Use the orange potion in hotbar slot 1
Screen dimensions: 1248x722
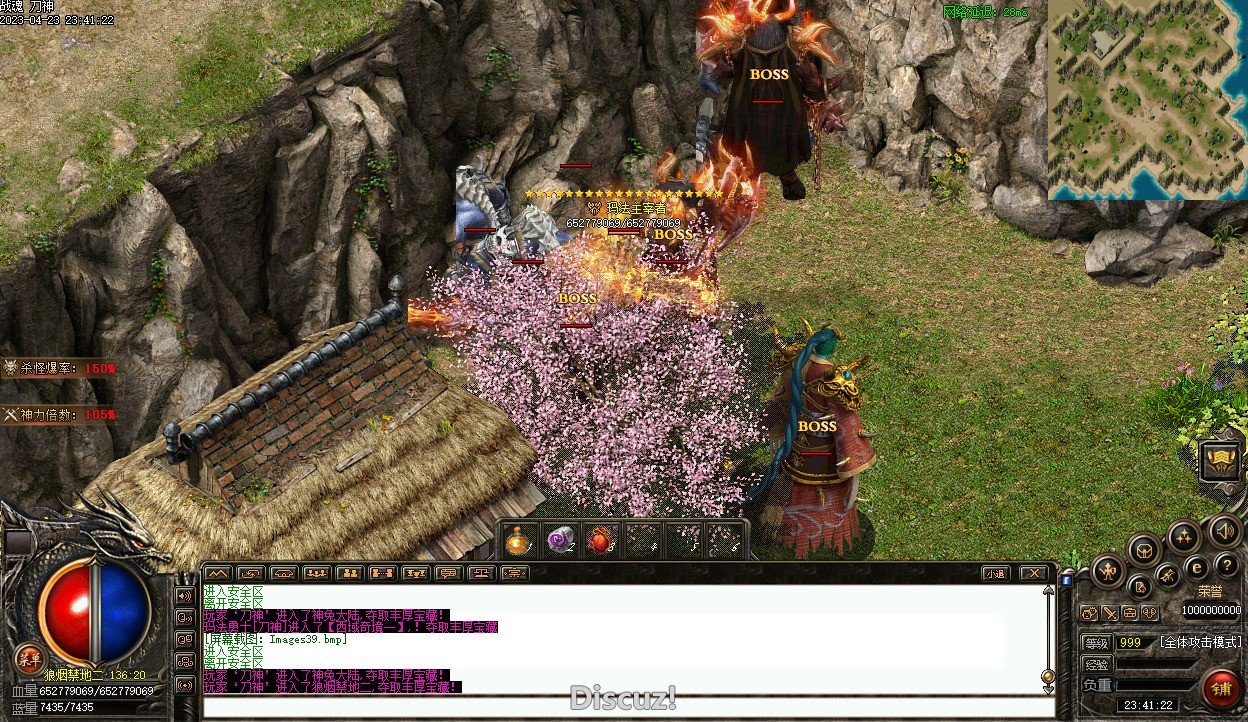[518, 541]
